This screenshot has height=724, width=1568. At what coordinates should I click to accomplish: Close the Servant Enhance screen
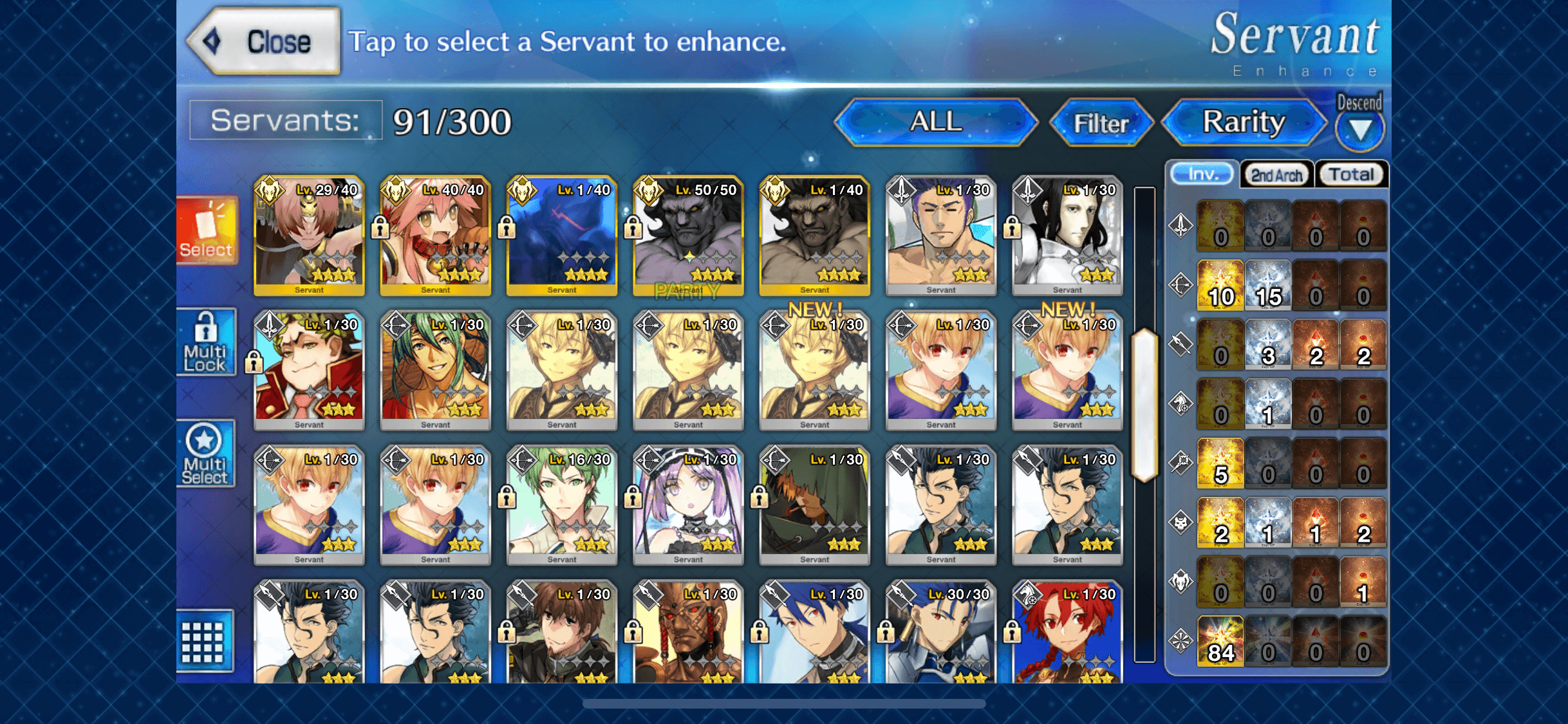[x=265, y=42]
